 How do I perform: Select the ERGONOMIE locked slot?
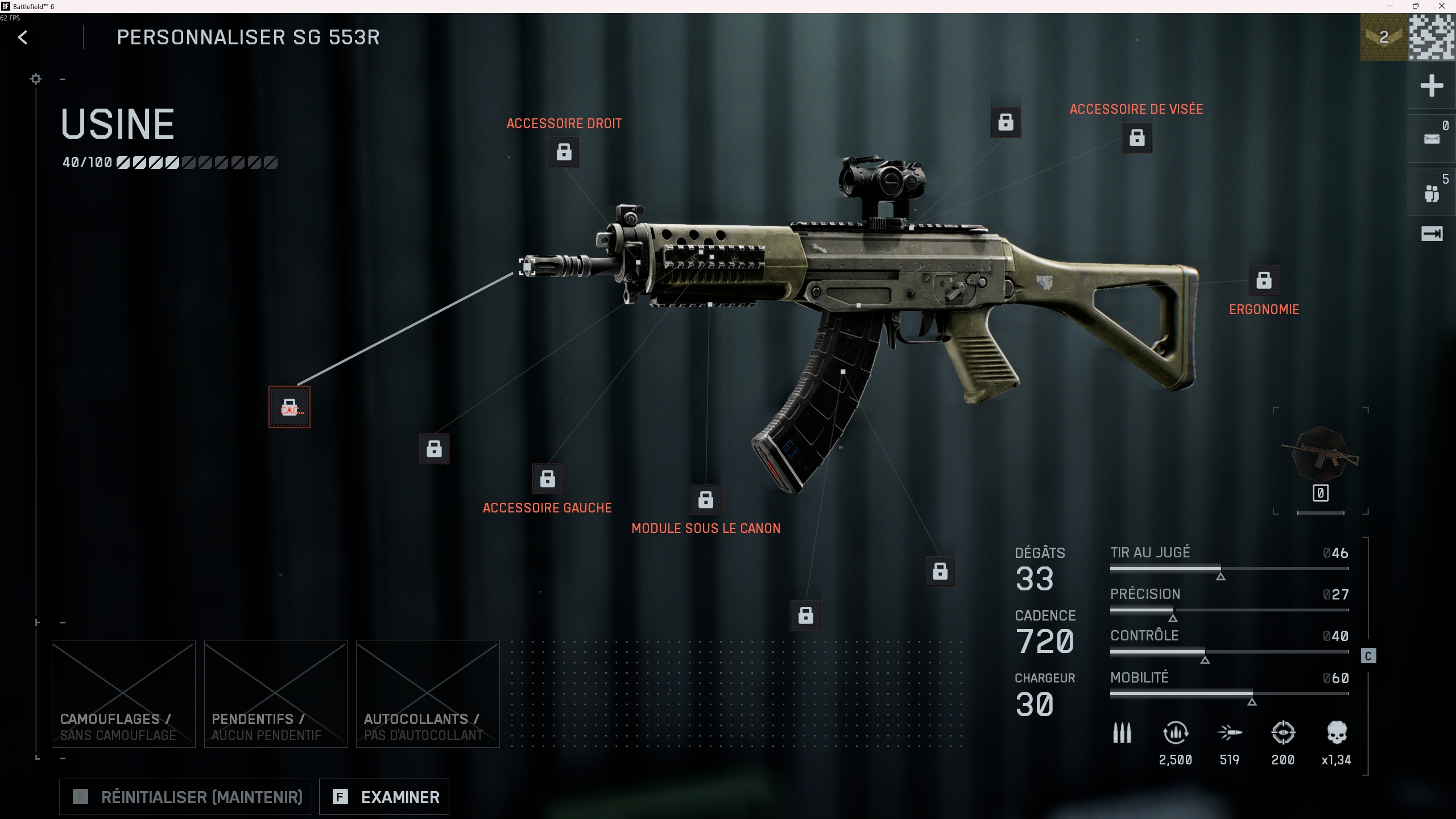coord(1264,280)
